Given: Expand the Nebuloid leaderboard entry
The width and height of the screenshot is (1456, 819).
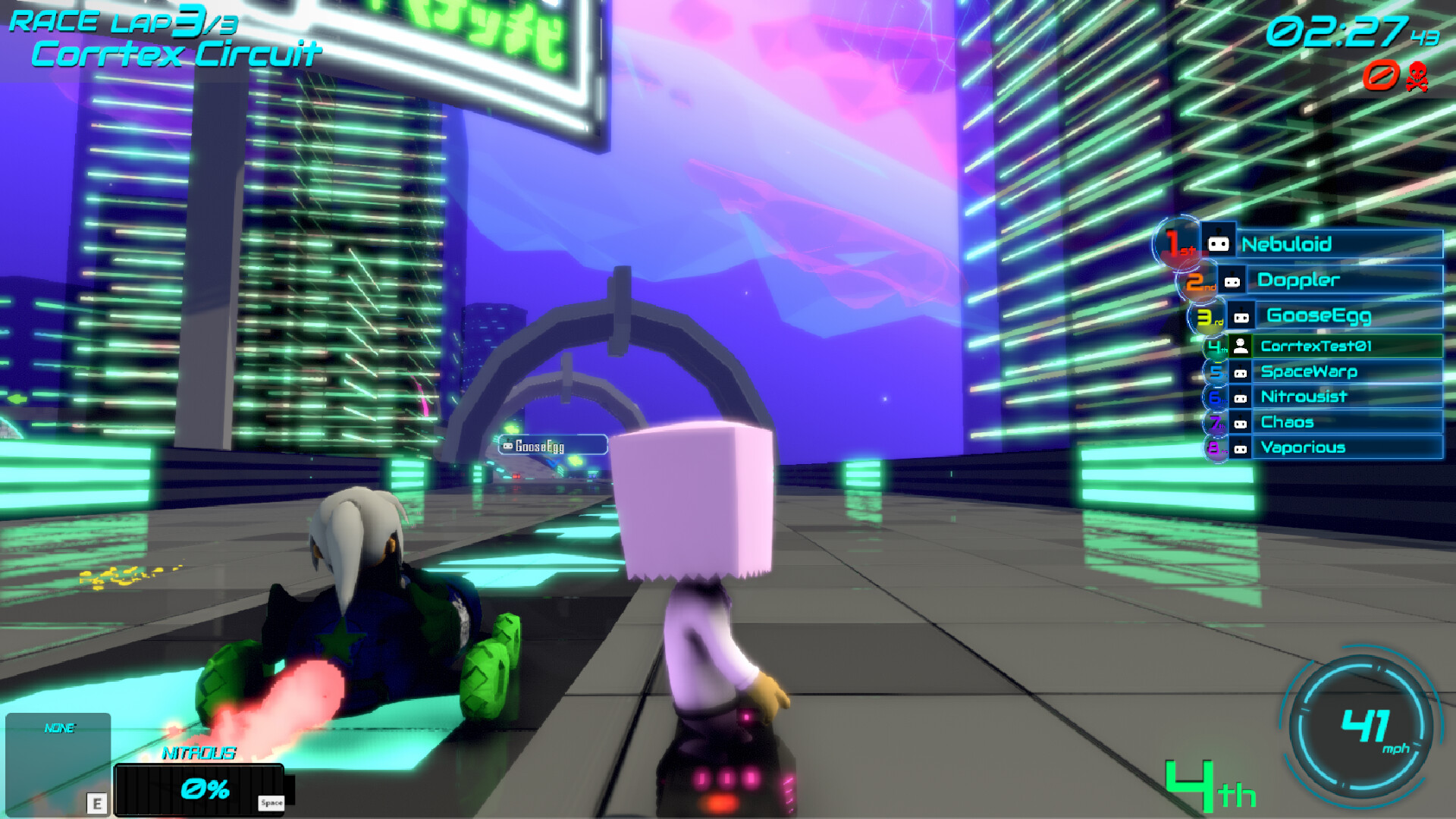Looking at the screenshot, I should 1339,244.
